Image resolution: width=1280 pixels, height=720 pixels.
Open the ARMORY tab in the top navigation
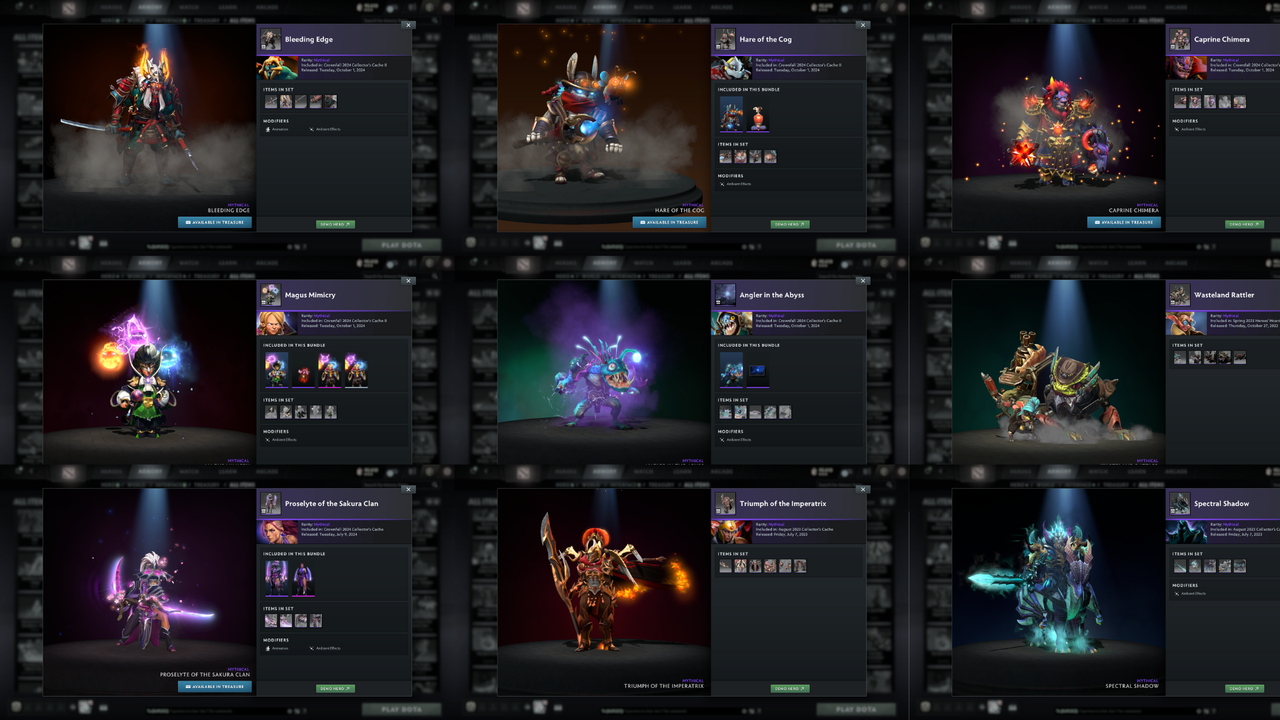[x=150, y=7]
